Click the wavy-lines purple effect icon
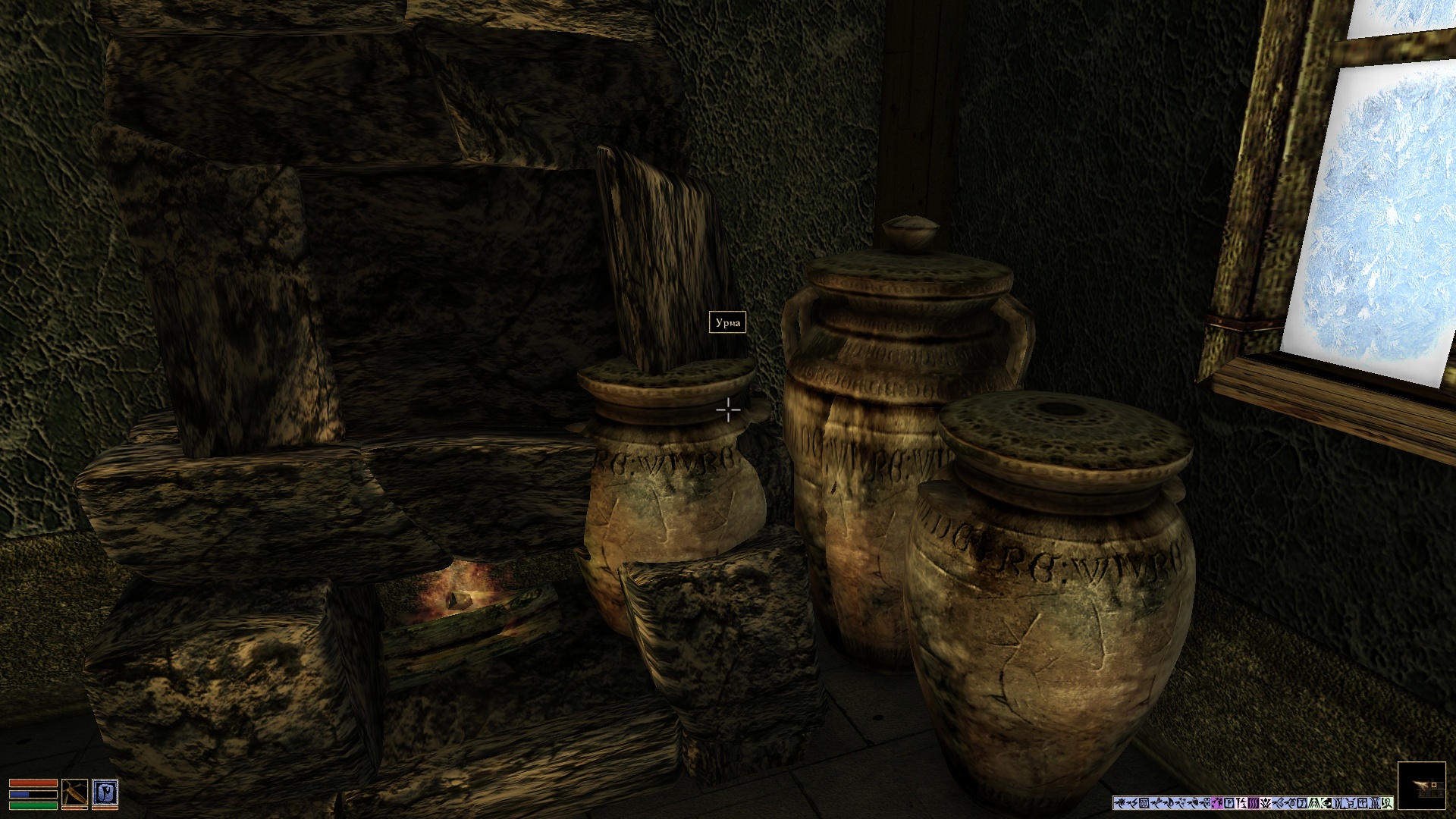Viewport: 1456px width, 819px height. click(1254, 803)
